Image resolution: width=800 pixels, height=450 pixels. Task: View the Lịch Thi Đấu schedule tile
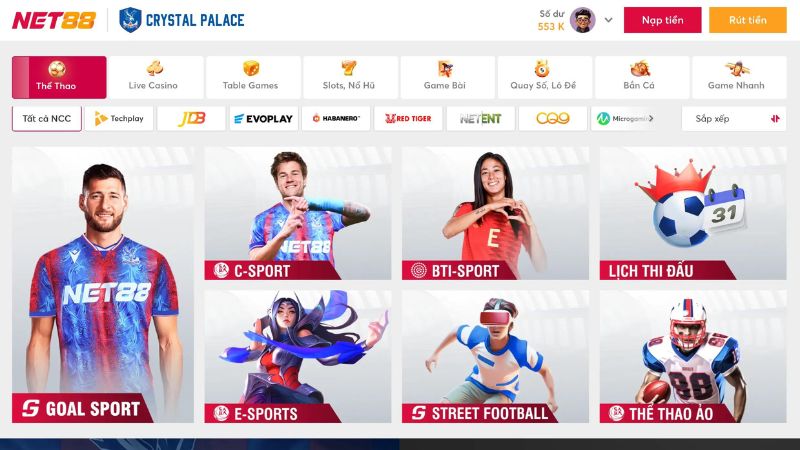[x=692, y=213]
